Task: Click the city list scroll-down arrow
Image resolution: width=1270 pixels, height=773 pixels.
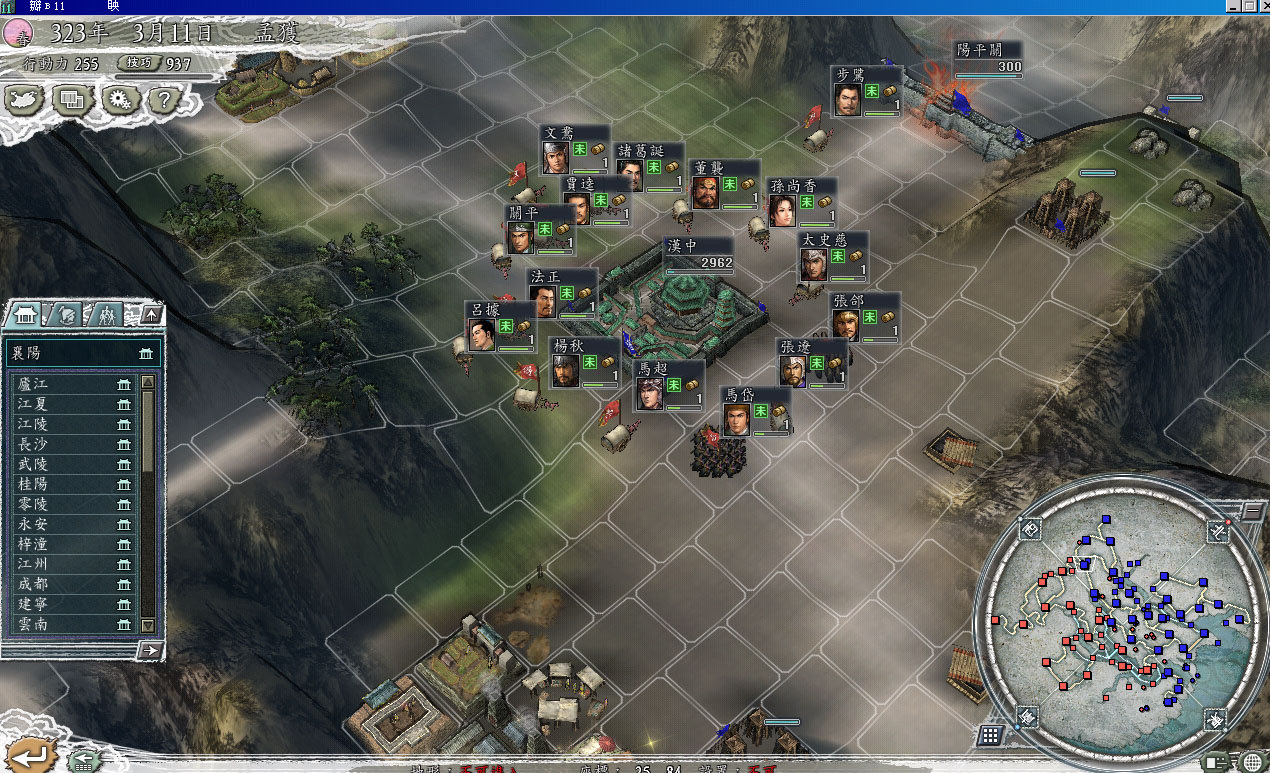Action: click(148, 625)
